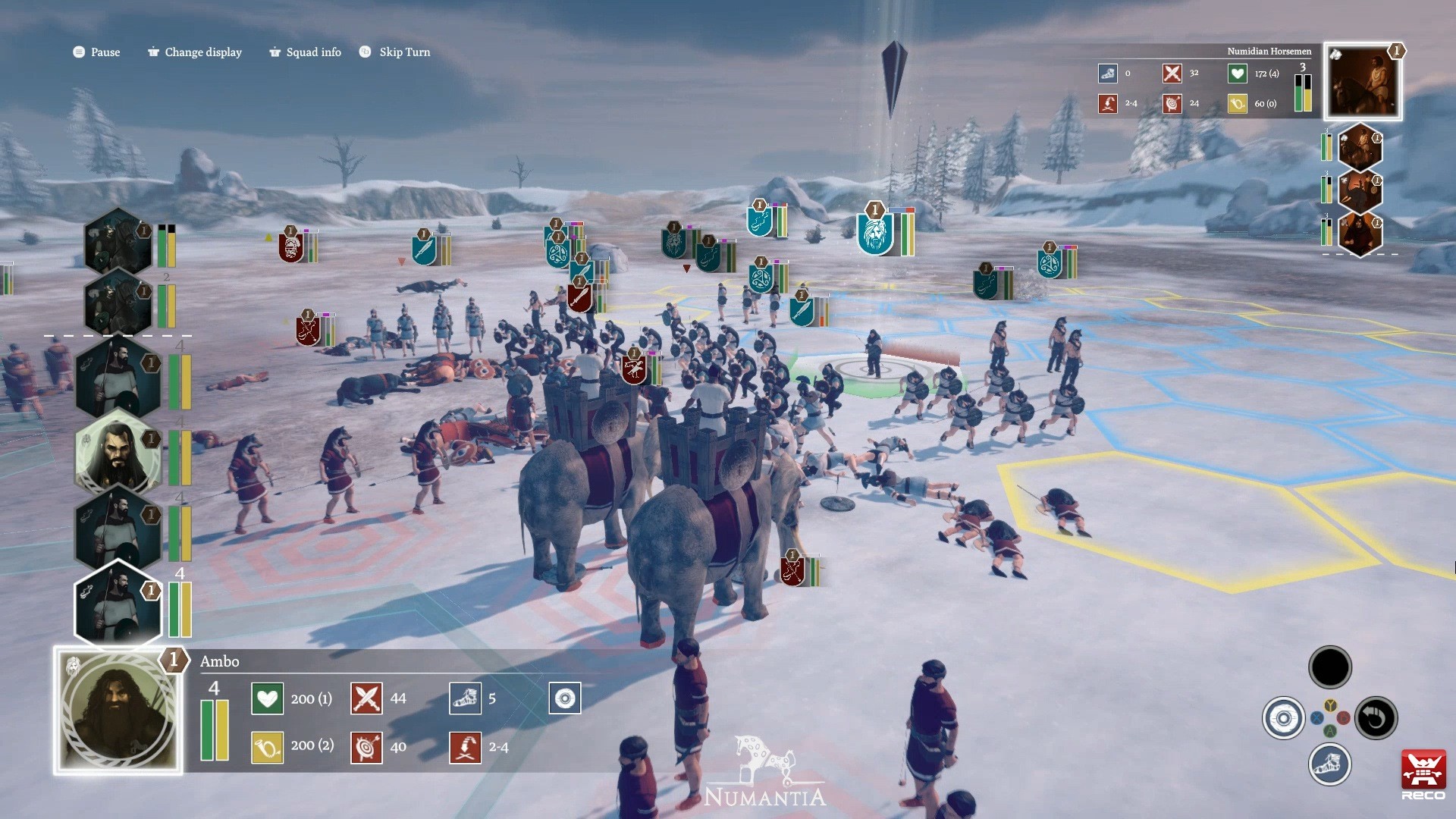Click the shield icon at the right of Ambo's panel
The image size is (1456, 819).
565,698
